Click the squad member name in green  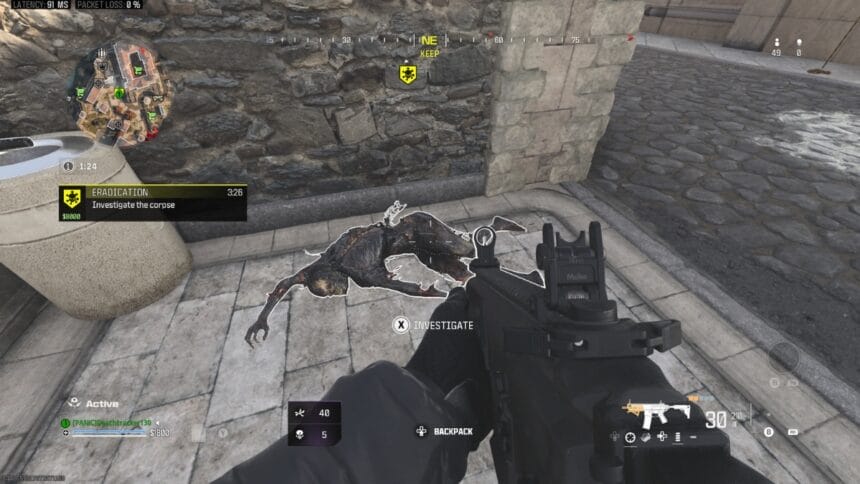[x=110, y=422]
